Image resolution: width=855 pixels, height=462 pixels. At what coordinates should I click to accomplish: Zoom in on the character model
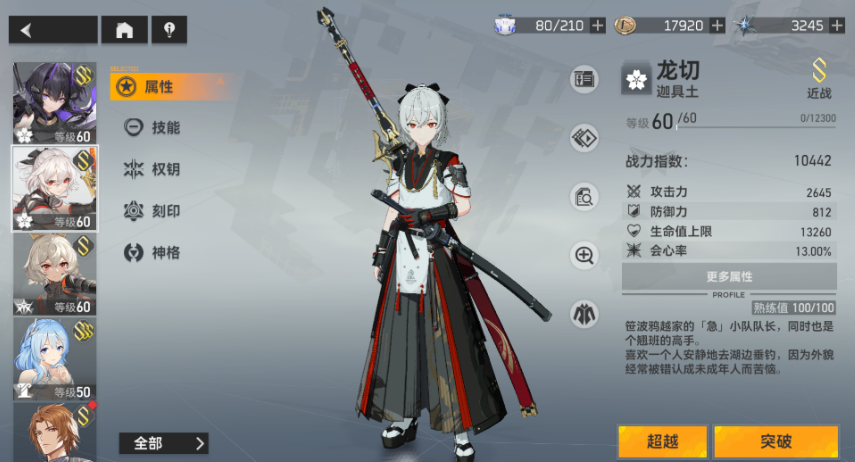[x=584, y=255]
